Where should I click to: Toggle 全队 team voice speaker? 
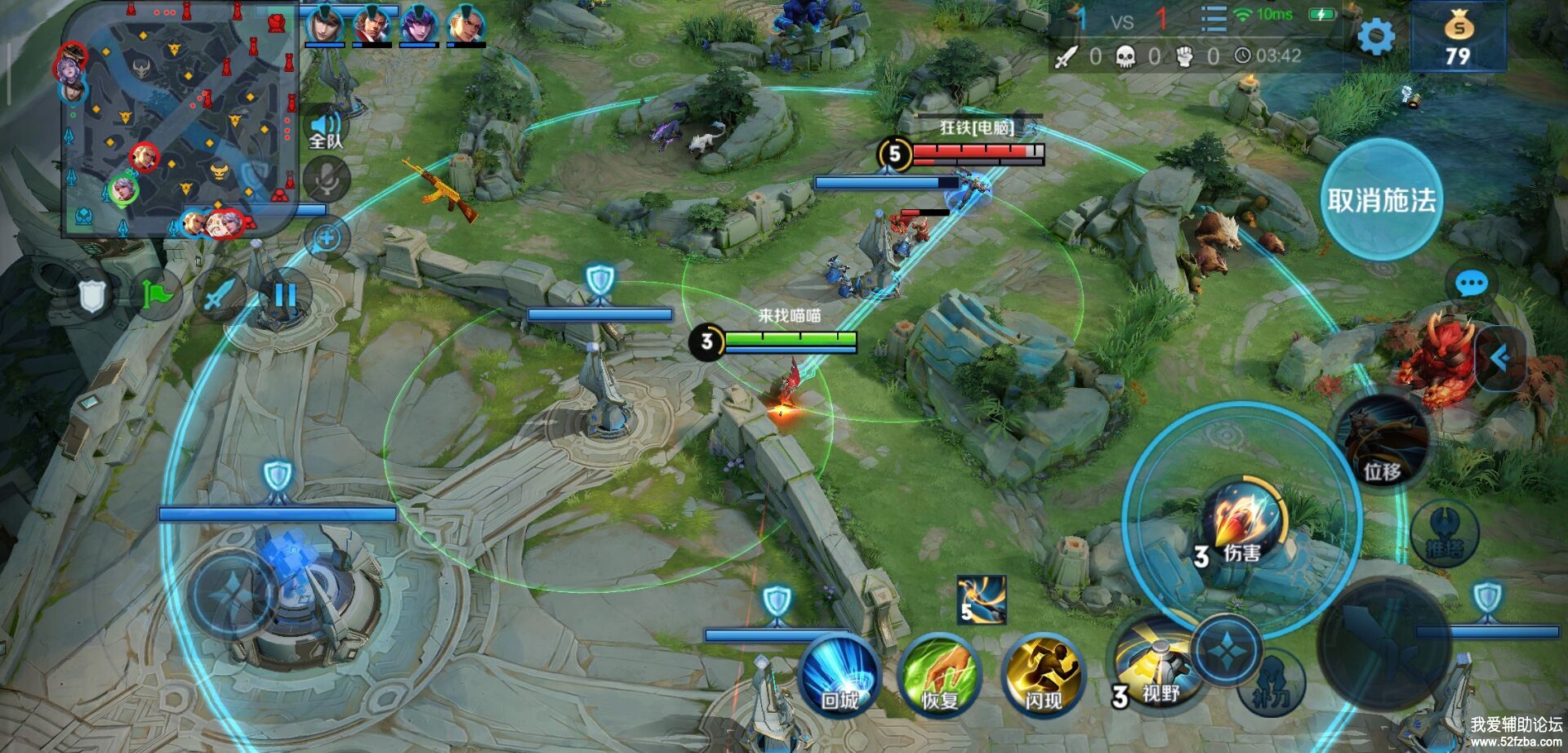tap(326, 129)
